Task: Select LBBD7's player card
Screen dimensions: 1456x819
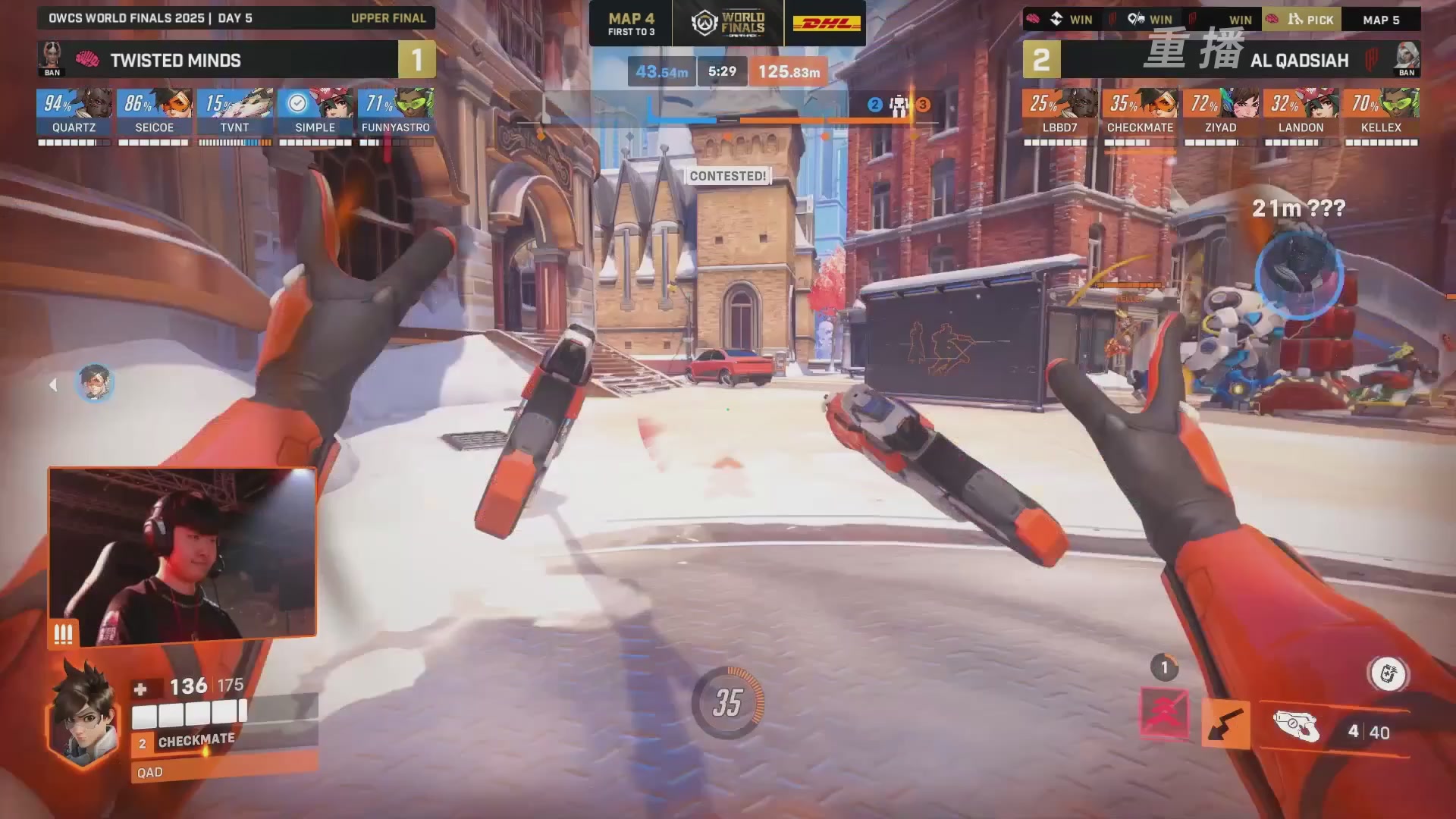Action: tap(1059, 114)
